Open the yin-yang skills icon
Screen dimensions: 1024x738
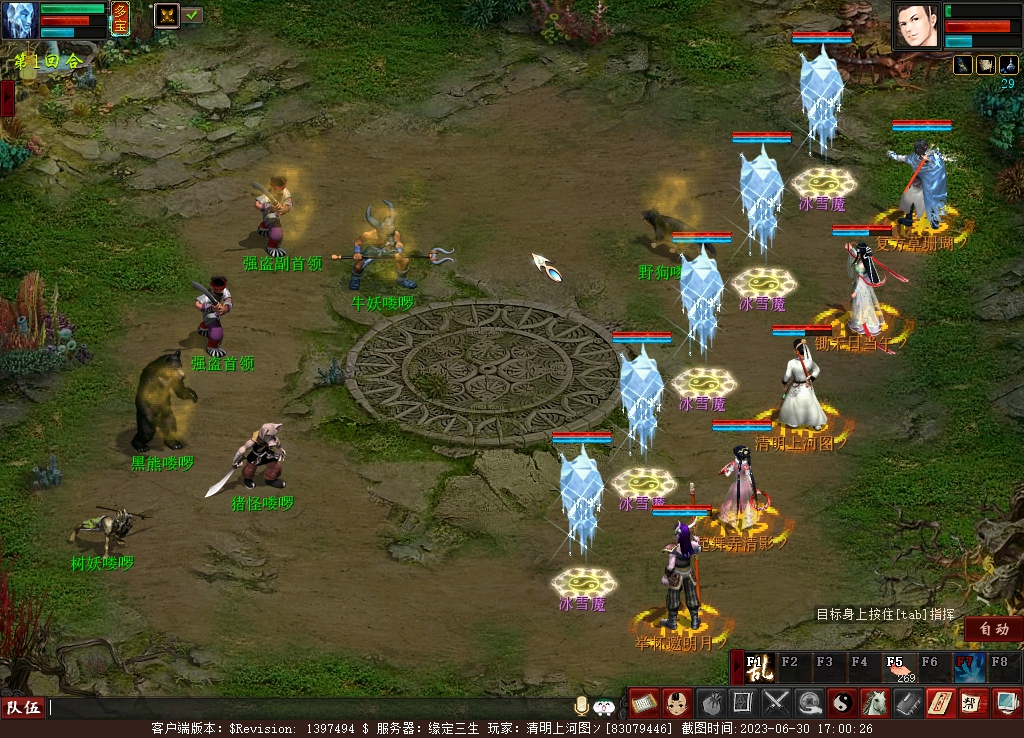coord(842,703)
